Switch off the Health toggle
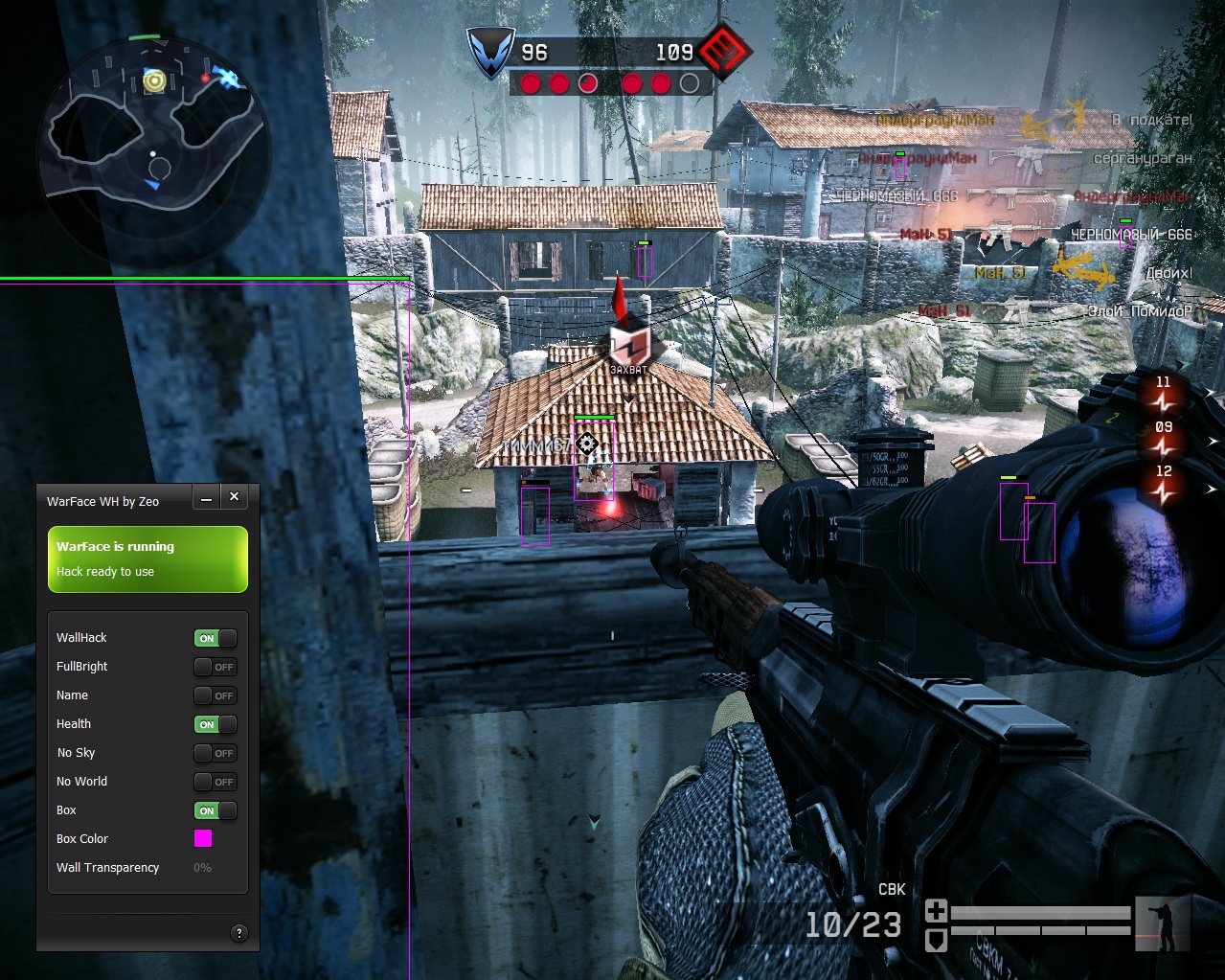The image size is (1225, 980). tap(216, 724)
